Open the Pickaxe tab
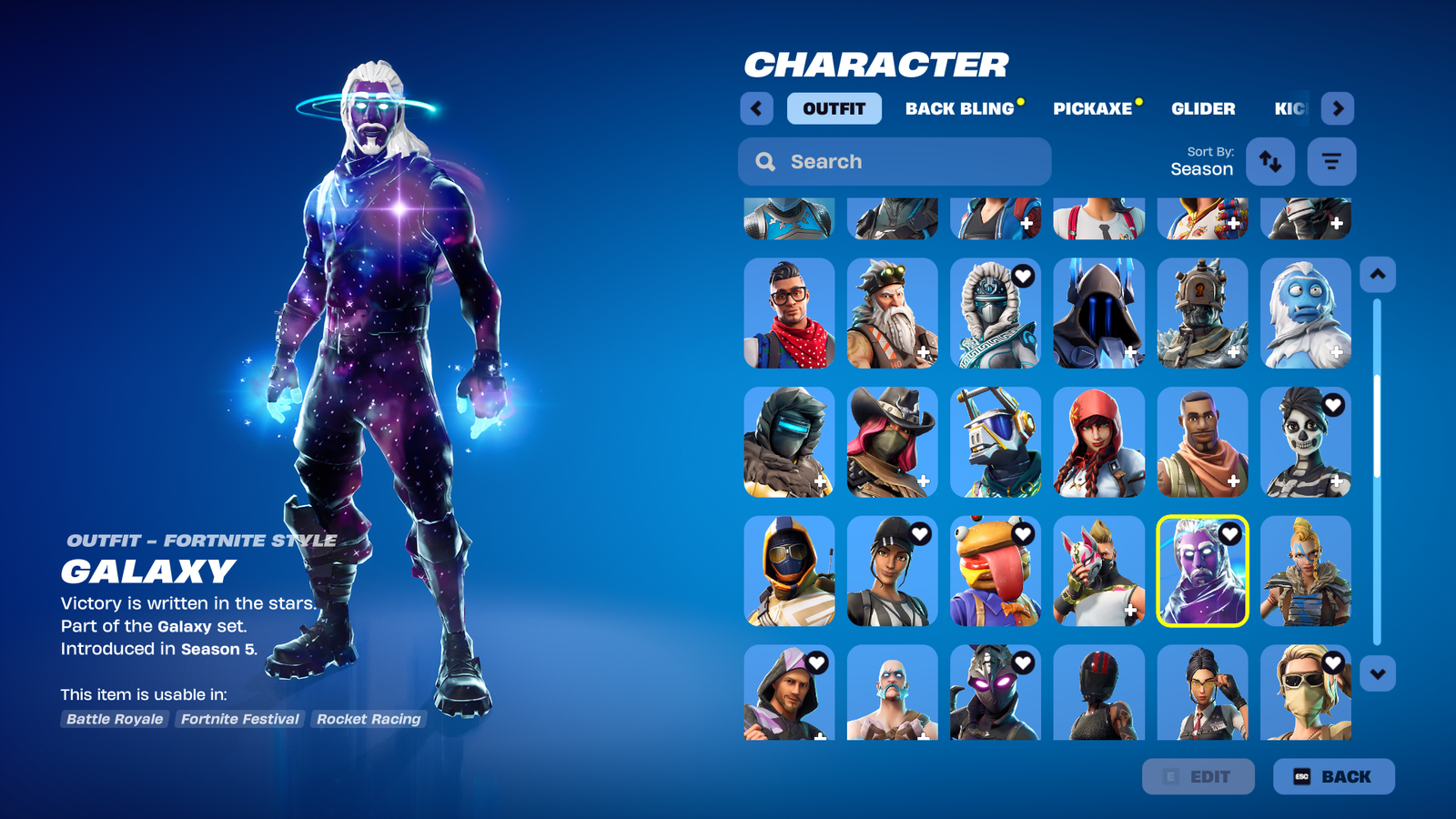 tap(1092, 108)
